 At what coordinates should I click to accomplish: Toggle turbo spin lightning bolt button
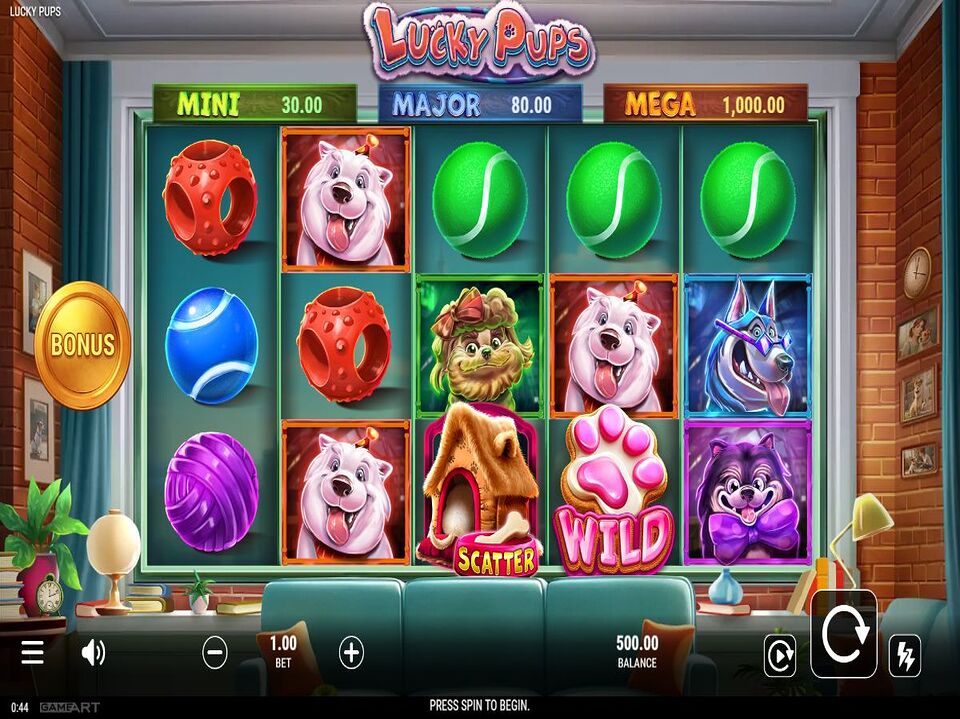click(x=904, y=655)
